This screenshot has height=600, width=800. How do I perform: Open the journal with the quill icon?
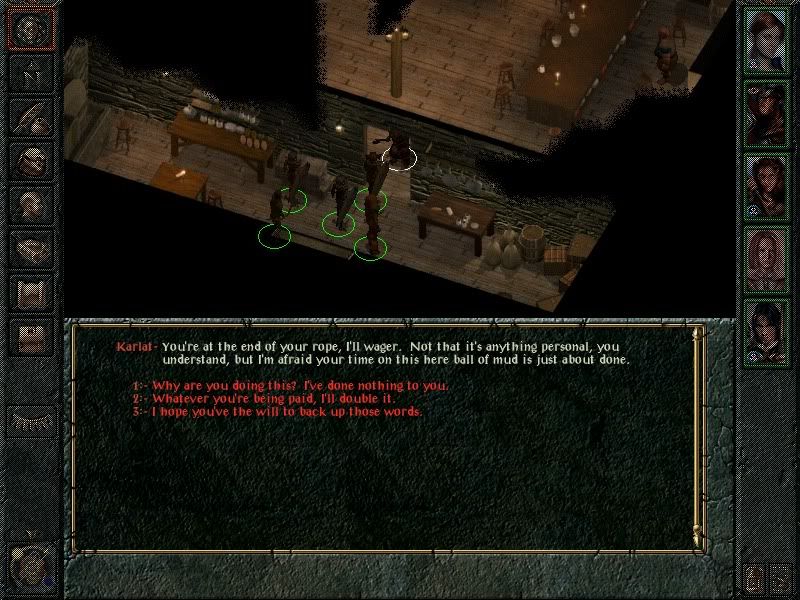29,116
